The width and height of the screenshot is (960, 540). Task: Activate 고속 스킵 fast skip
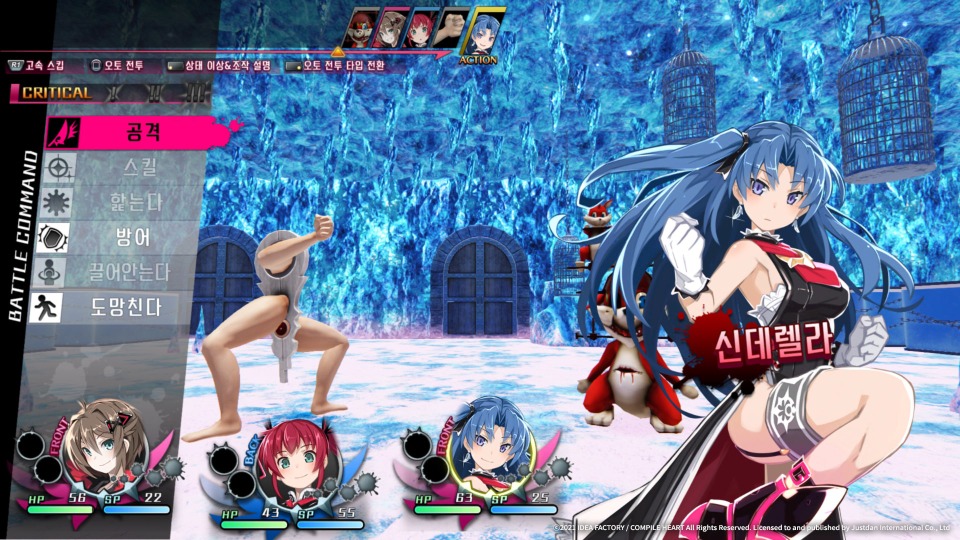pos(38,65)
